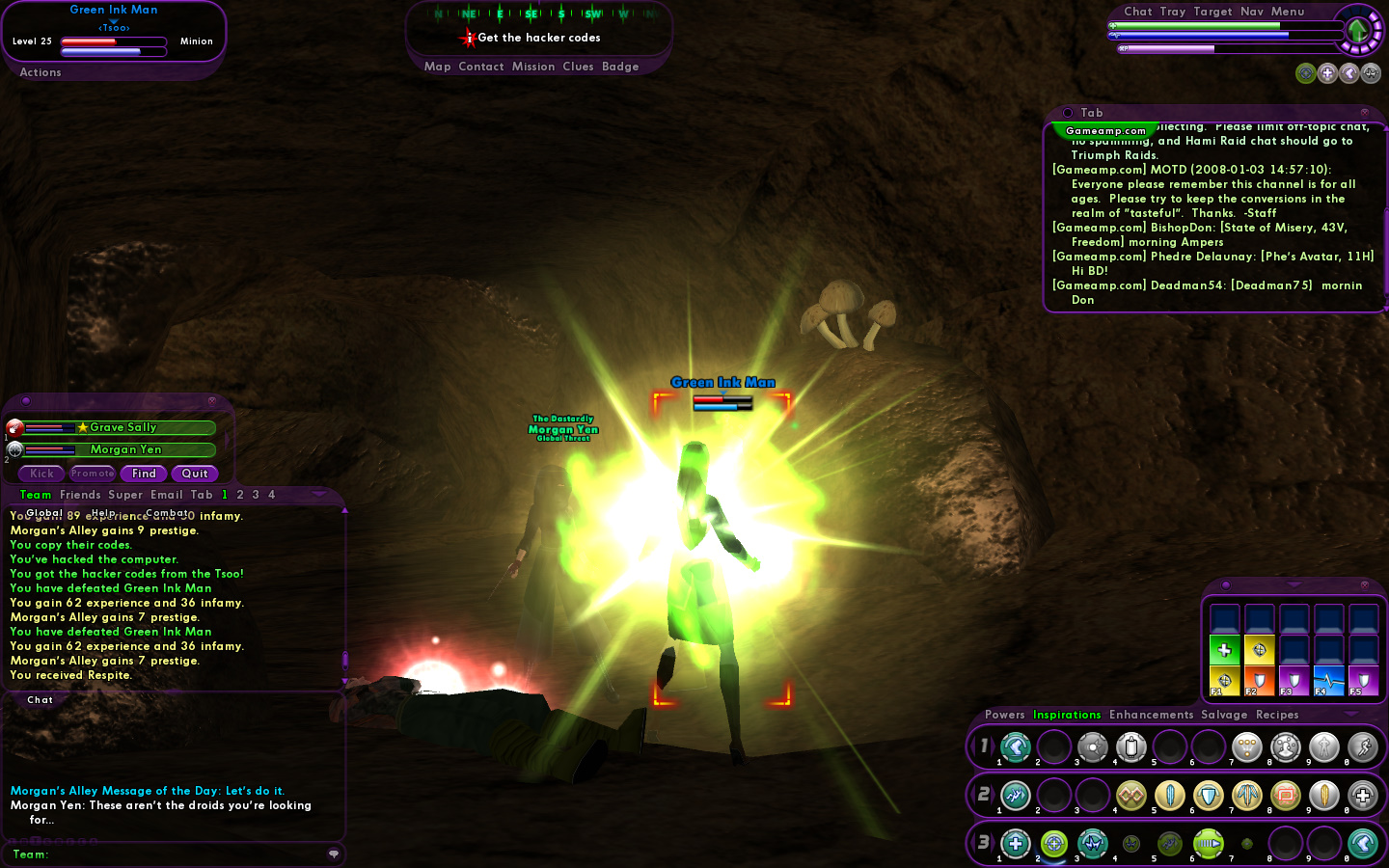The height and width of the screenshot is (868, 1389).
Task: Toggle the Chat window from top bar
Action: click(x=1138, y=12)
